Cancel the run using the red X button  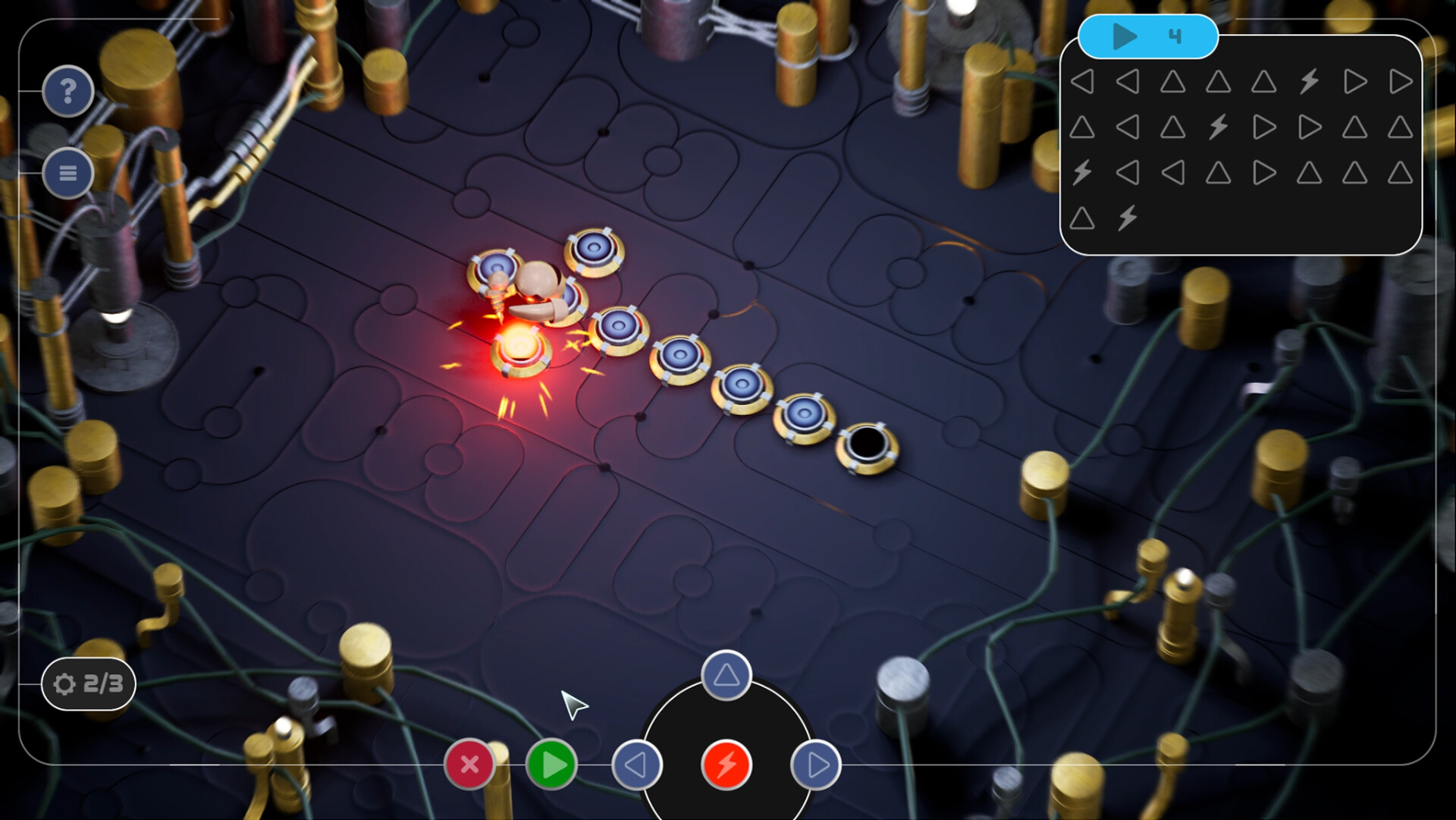470,765
